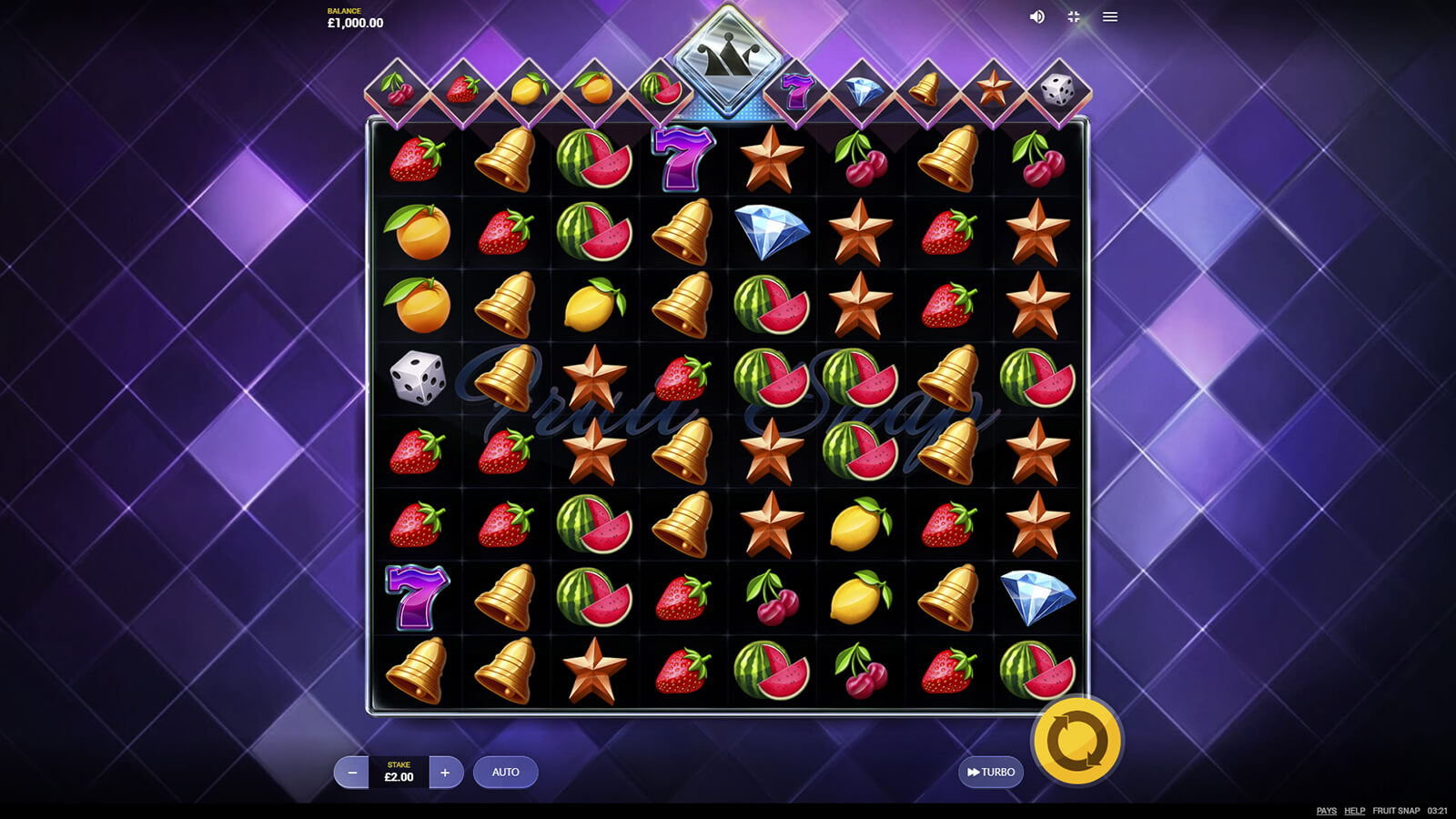Open the Help link
The image size is (1456, 819).
click(1354, 811)
